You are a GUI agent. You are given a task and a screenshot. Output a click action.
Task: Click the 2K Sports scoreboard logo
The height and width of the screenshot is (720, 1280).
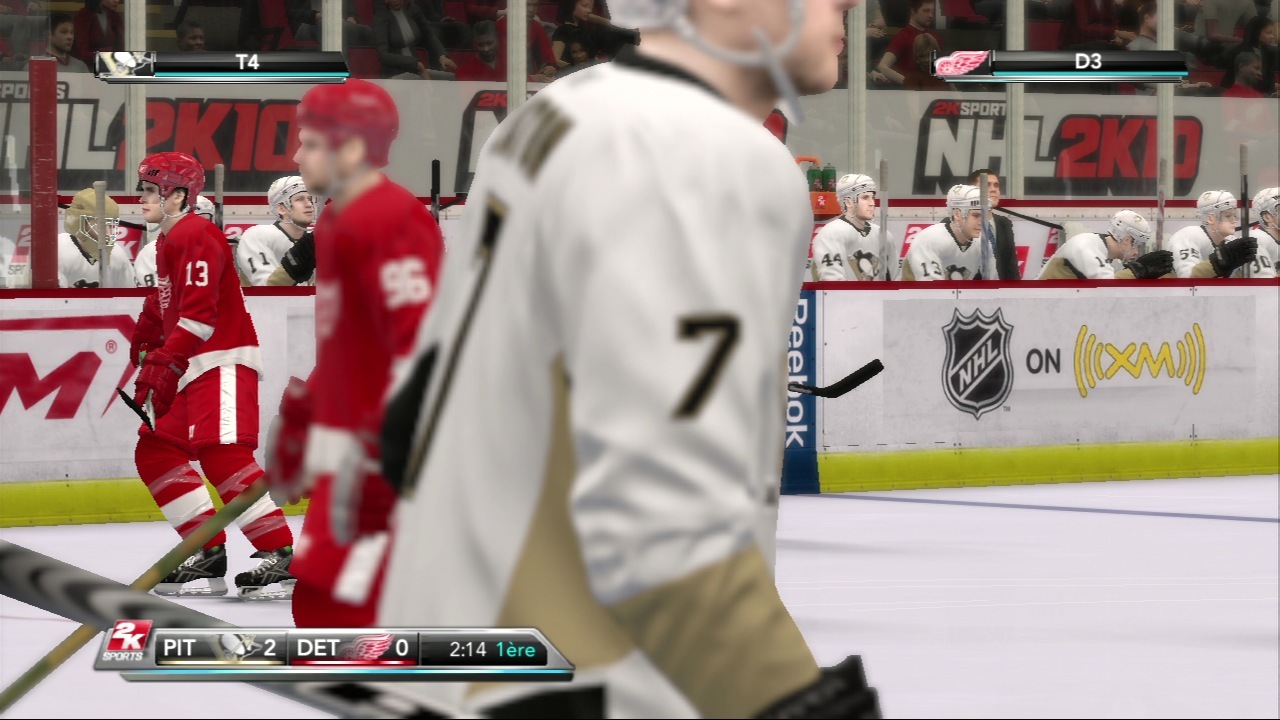click(128, 646)
